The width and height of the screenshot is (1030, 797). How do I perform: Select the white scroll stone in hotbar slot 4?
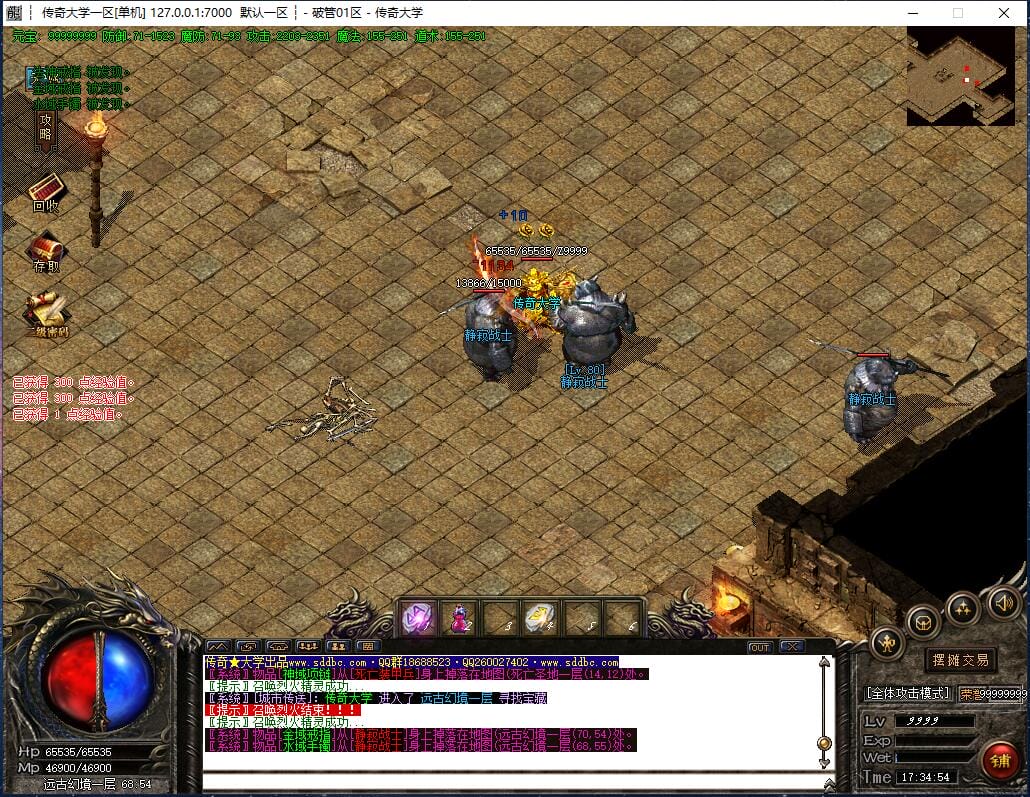point(541,619)
